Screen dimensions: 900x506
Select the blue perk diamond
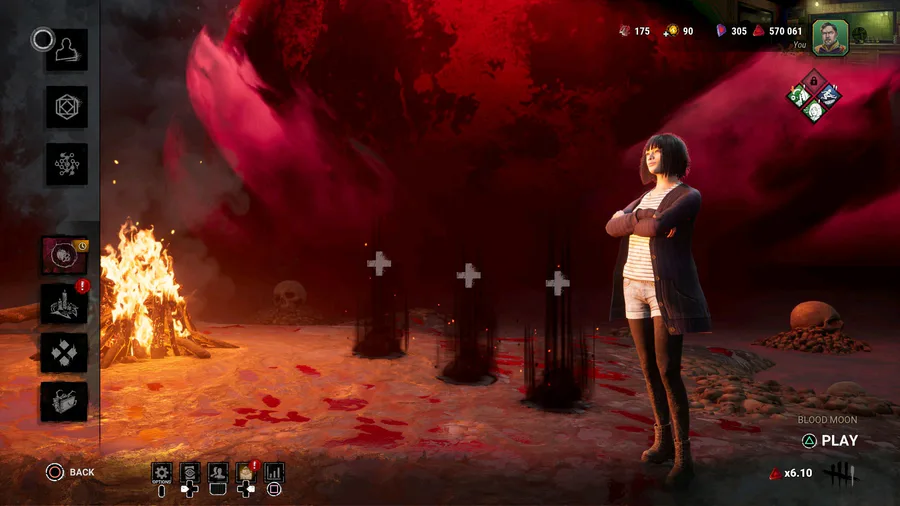click(828, 95)
